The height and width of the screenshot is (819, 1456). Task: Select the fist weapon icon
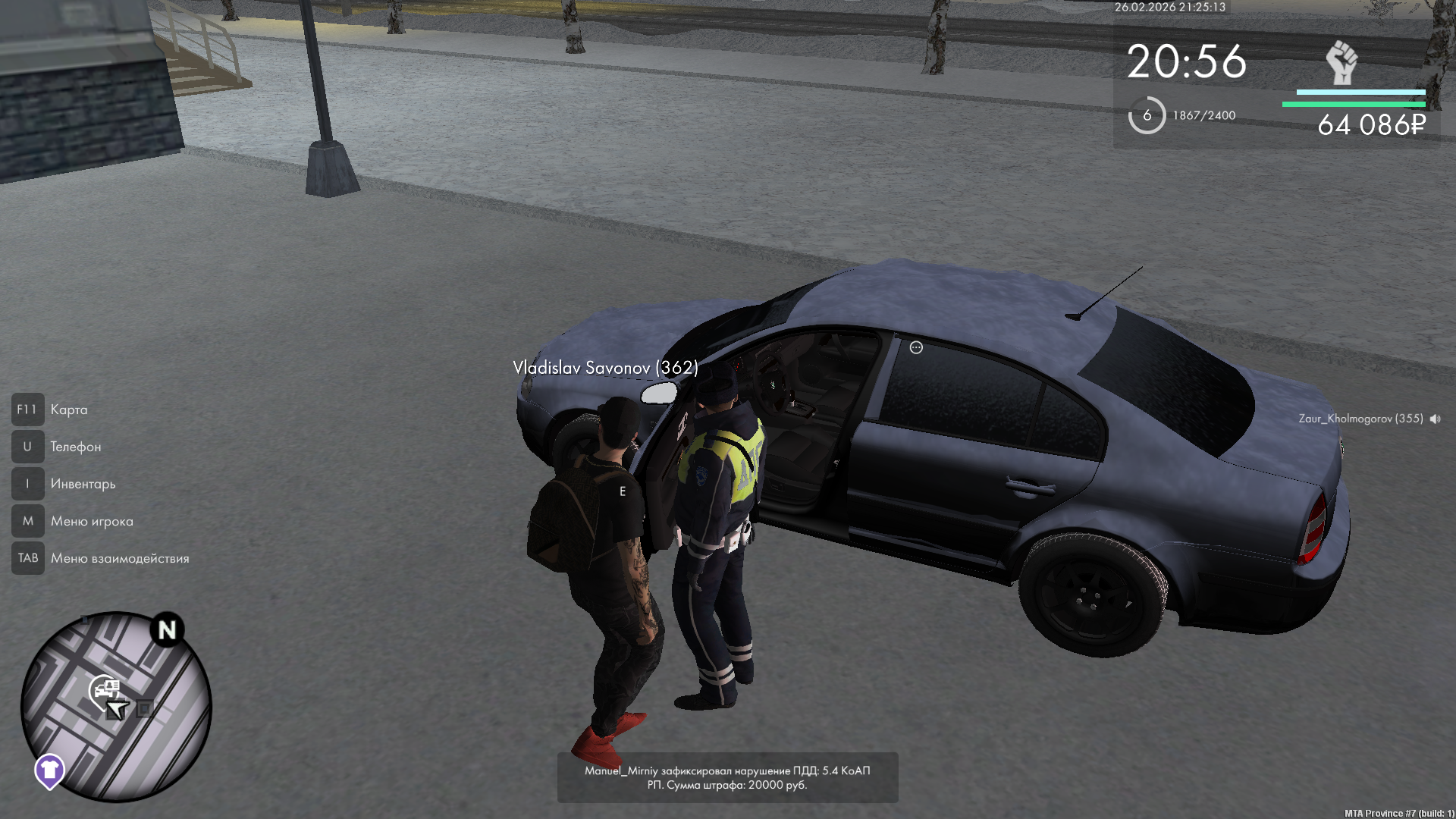pos(1341,63)
